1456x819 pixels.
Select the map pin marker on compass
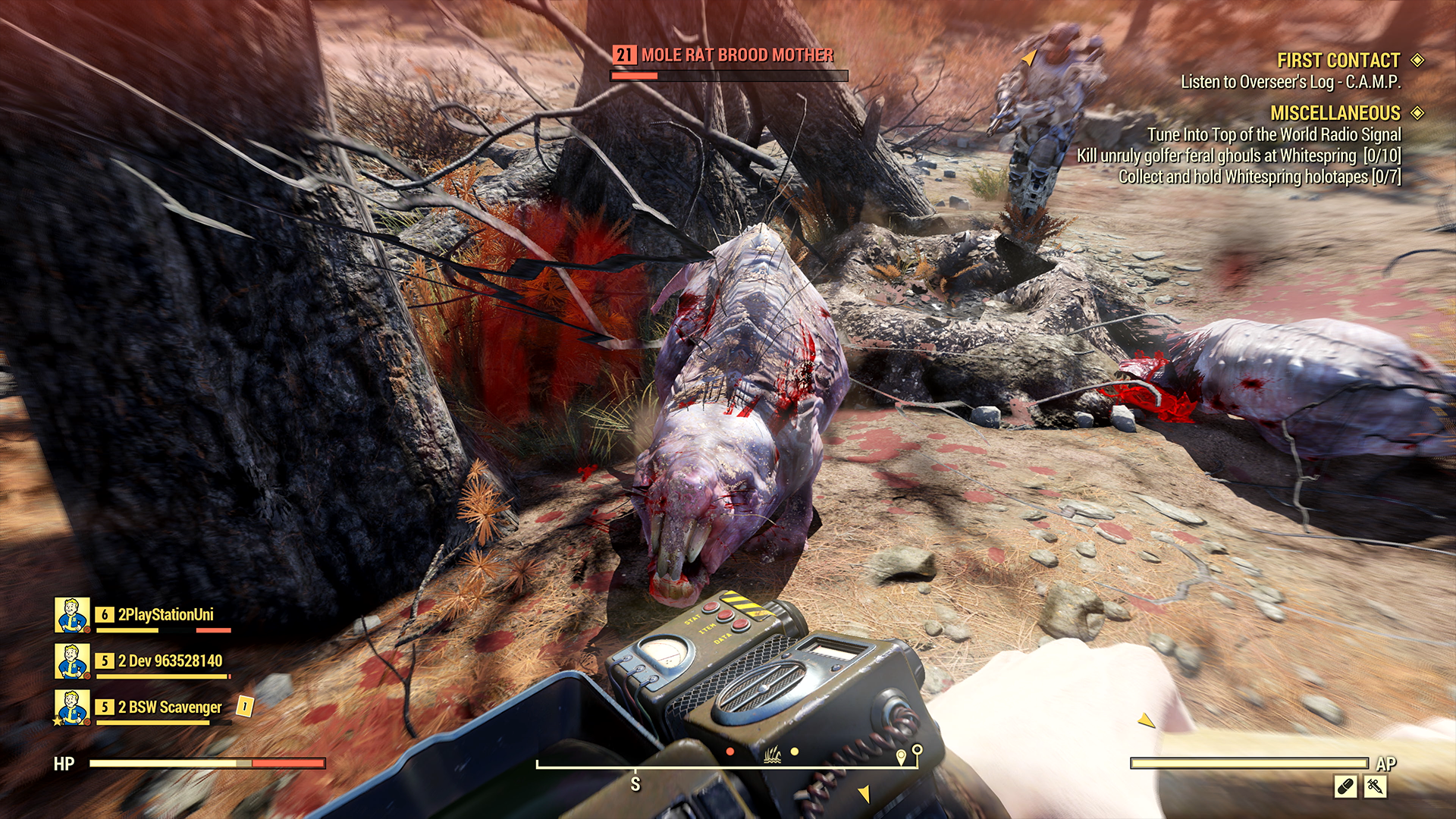(x=900, y=756)
